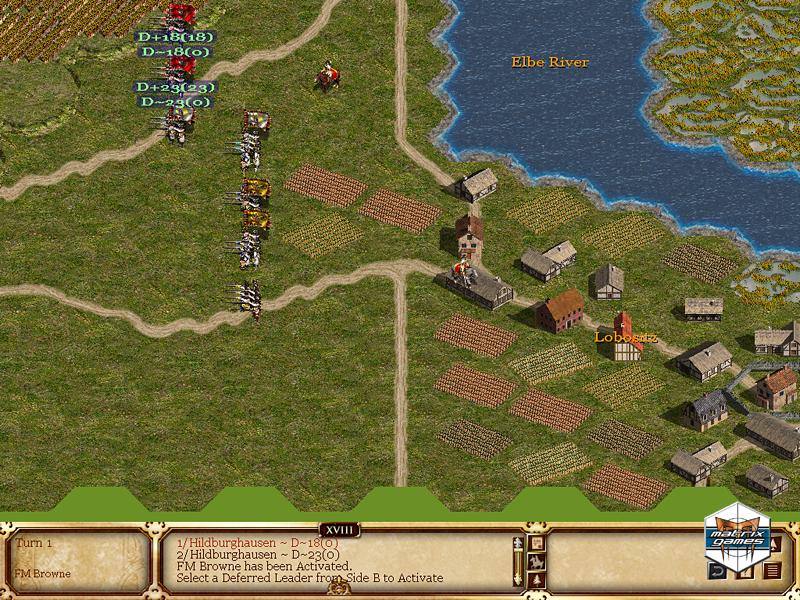This screenshot has width=800, height=600.
Task: Toggle the cavalry horseman icon button
Action: (x=537, y=562)
